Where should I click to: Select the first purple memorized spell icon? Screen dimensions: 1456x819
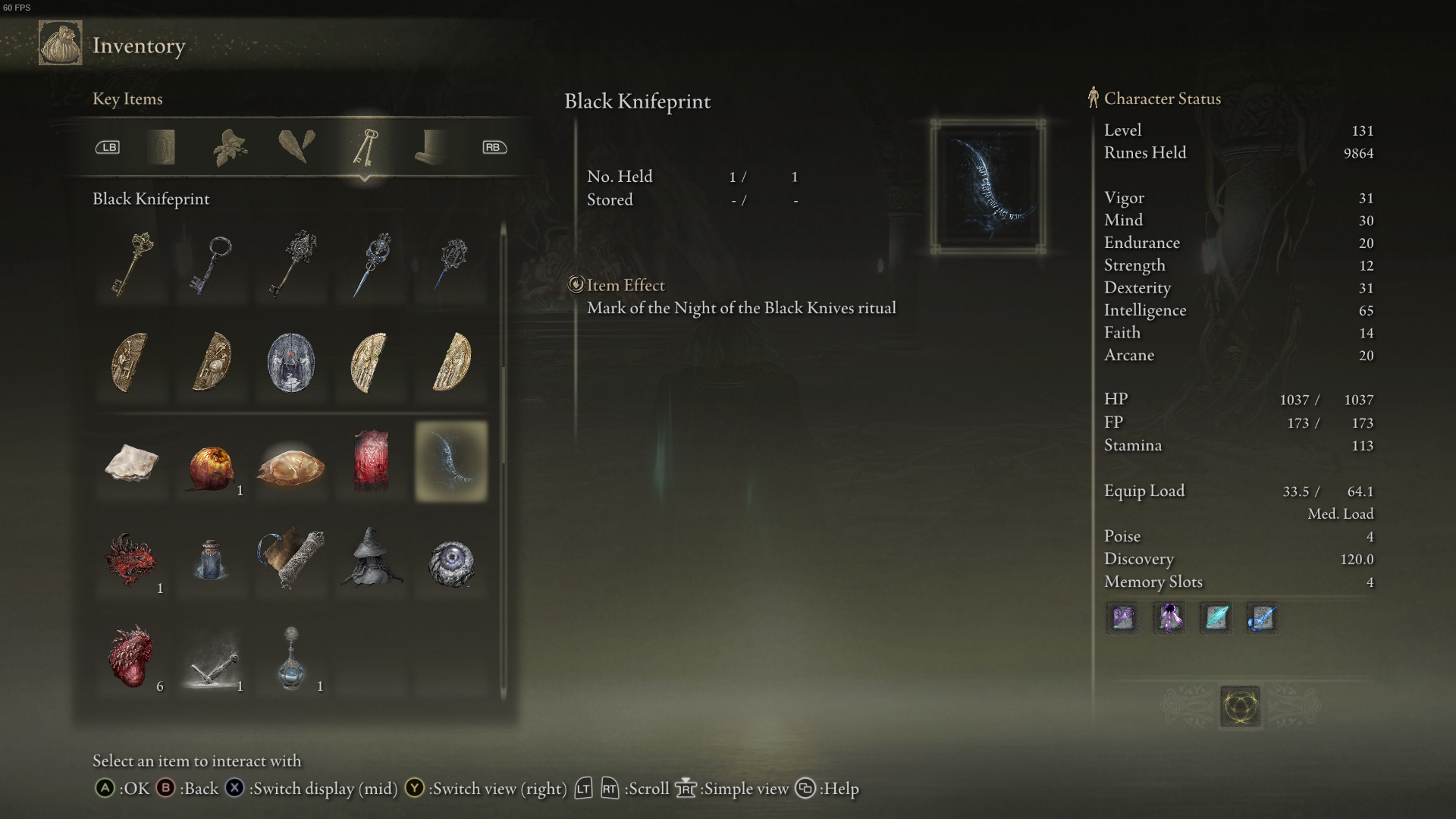pyautogui.click(x=1122, y=618)
